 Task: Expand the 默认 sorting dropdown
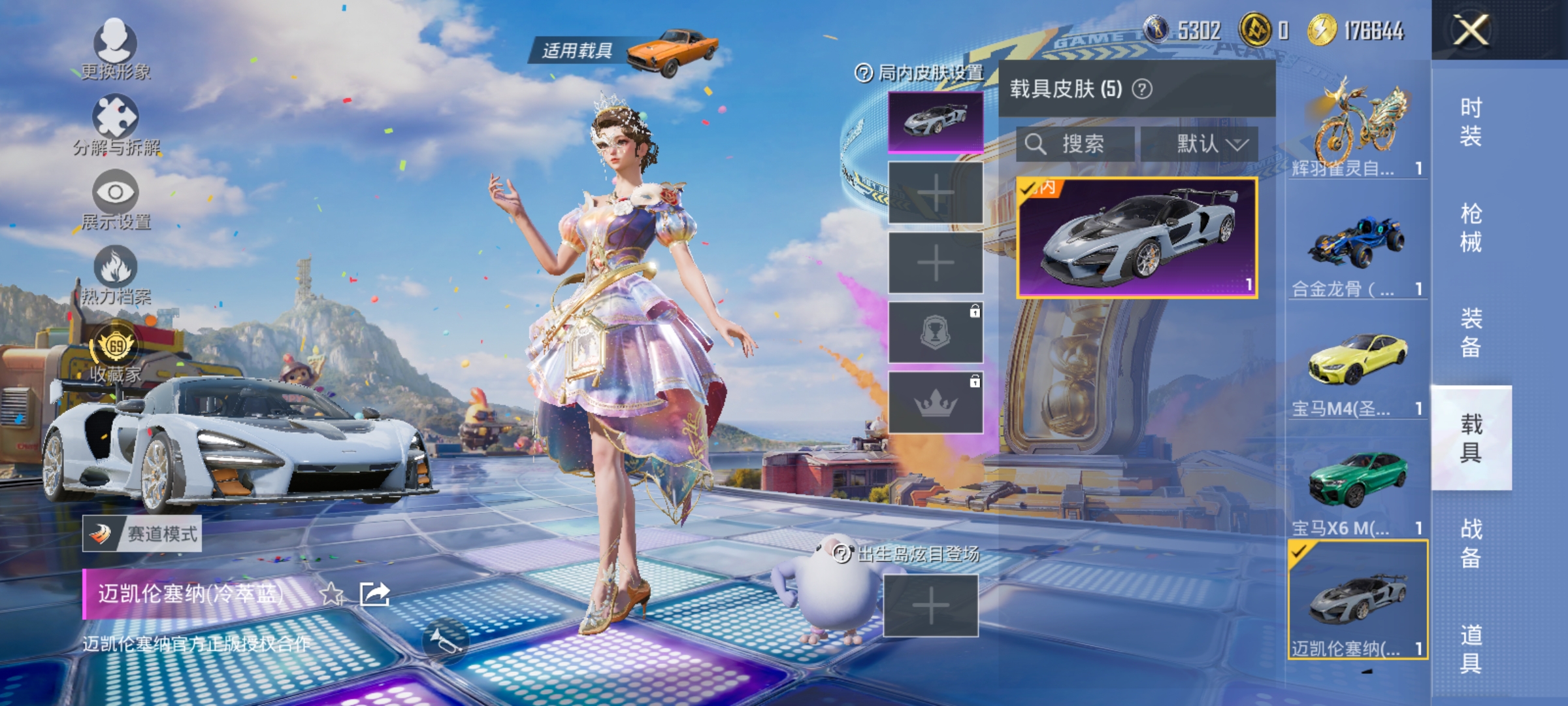pyautogui.click(x=1212, y=145)
